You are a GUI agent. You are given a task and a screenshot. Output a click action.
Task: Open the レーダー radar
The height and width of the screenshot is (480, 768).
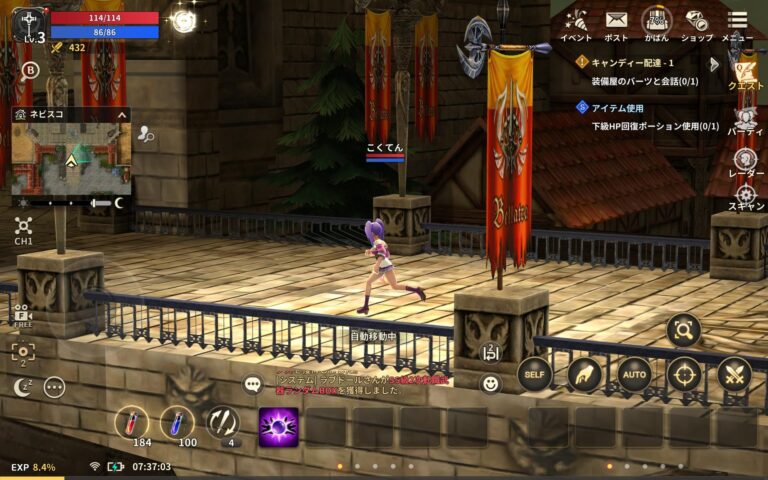click(745, 162)
